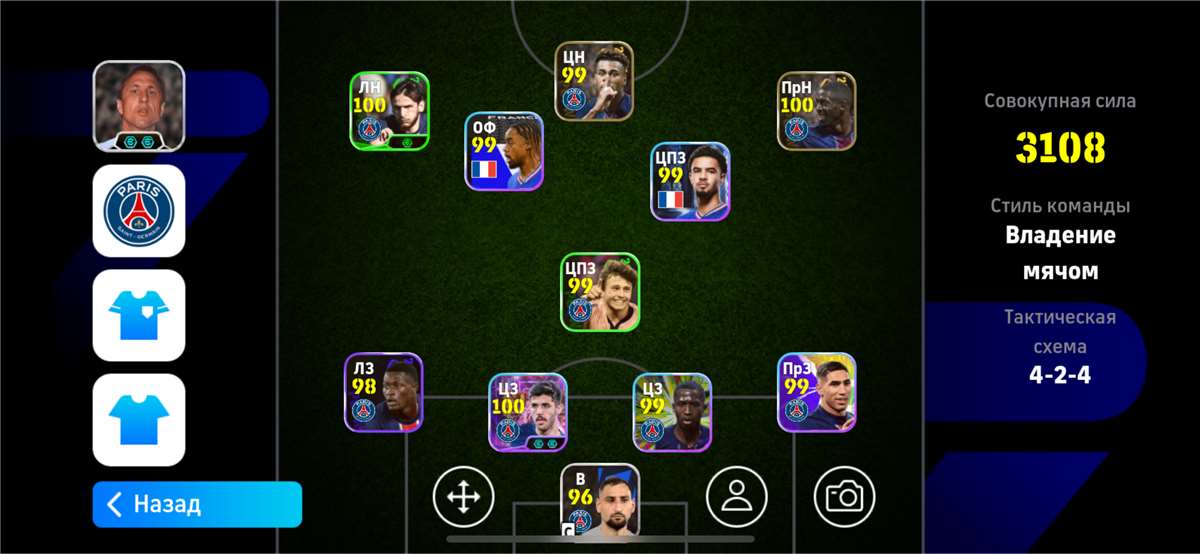Select the ЦЗ 100 centre back card
The image size is (1200, 554).
click(x=528, y=412)
